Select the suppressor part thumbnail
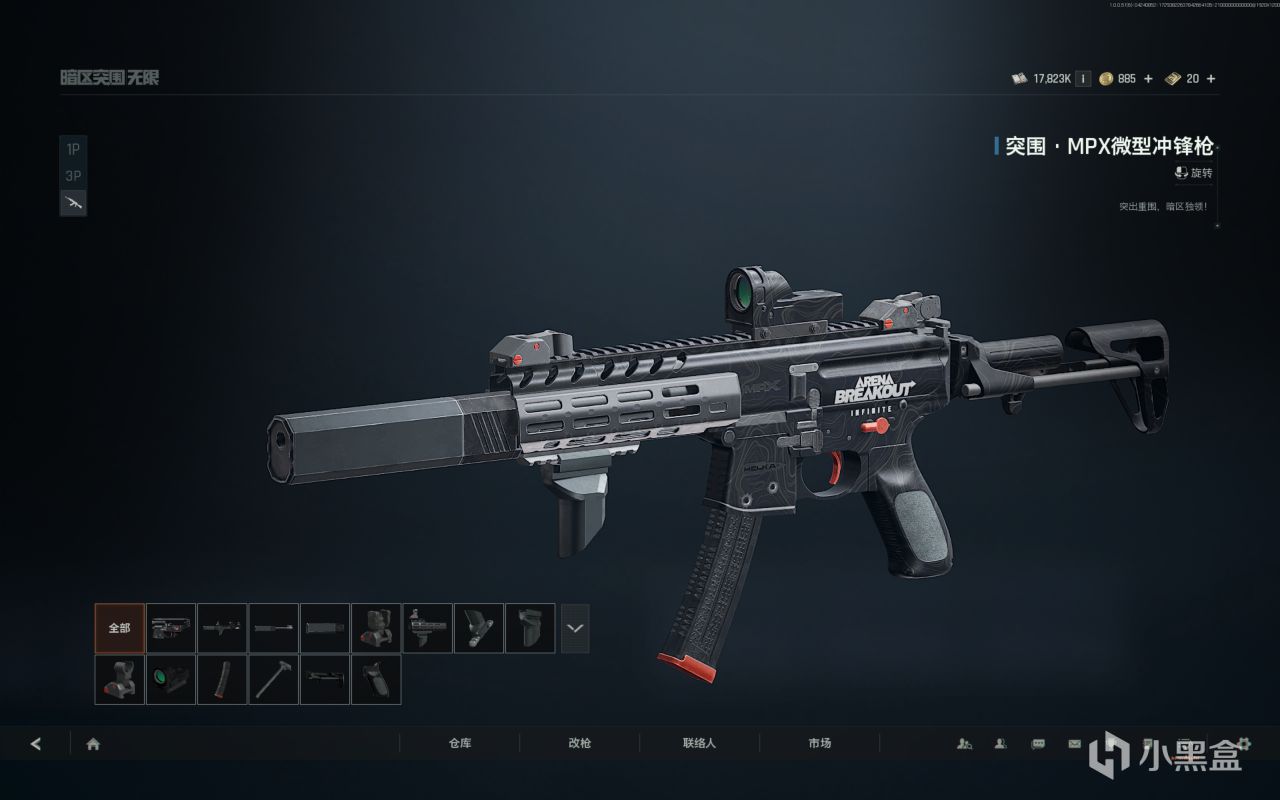The height and width of the screenshot is (800, 1280). [x=325, y=628]
